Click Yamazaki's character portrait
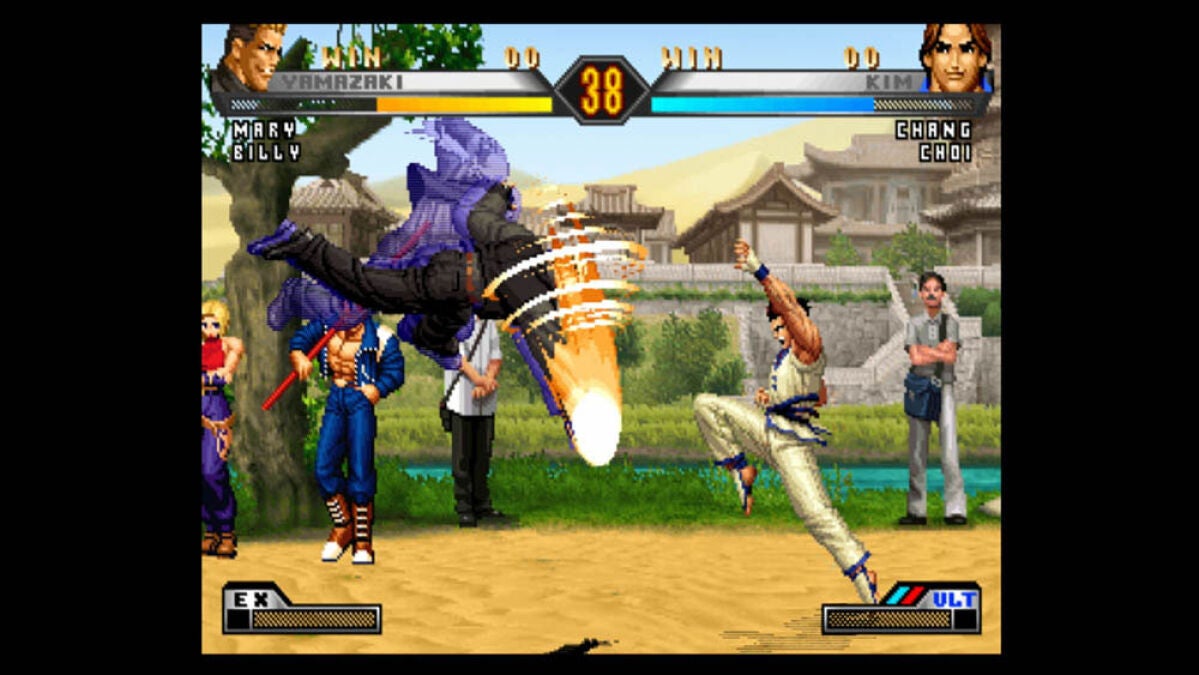 [x=252, y=58]
